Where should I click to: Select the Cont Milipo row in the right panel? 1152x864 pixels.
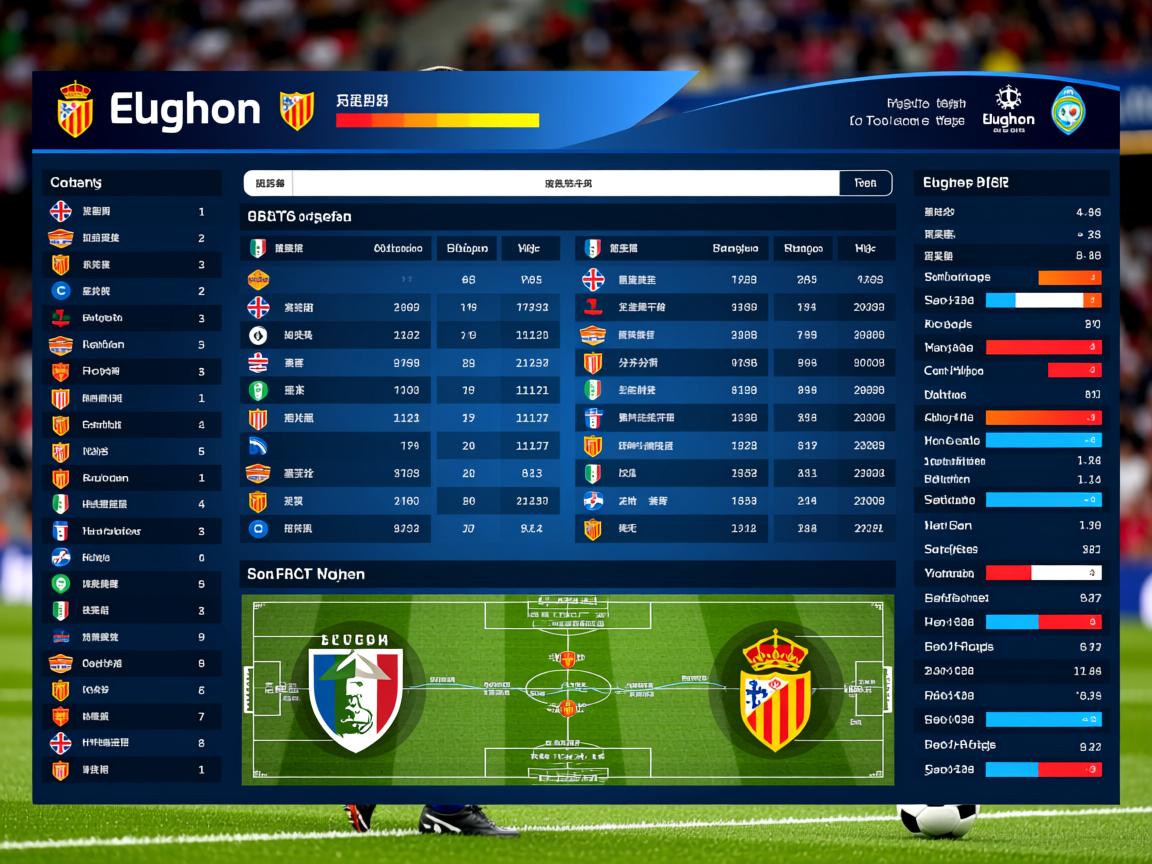[1012, 370]
